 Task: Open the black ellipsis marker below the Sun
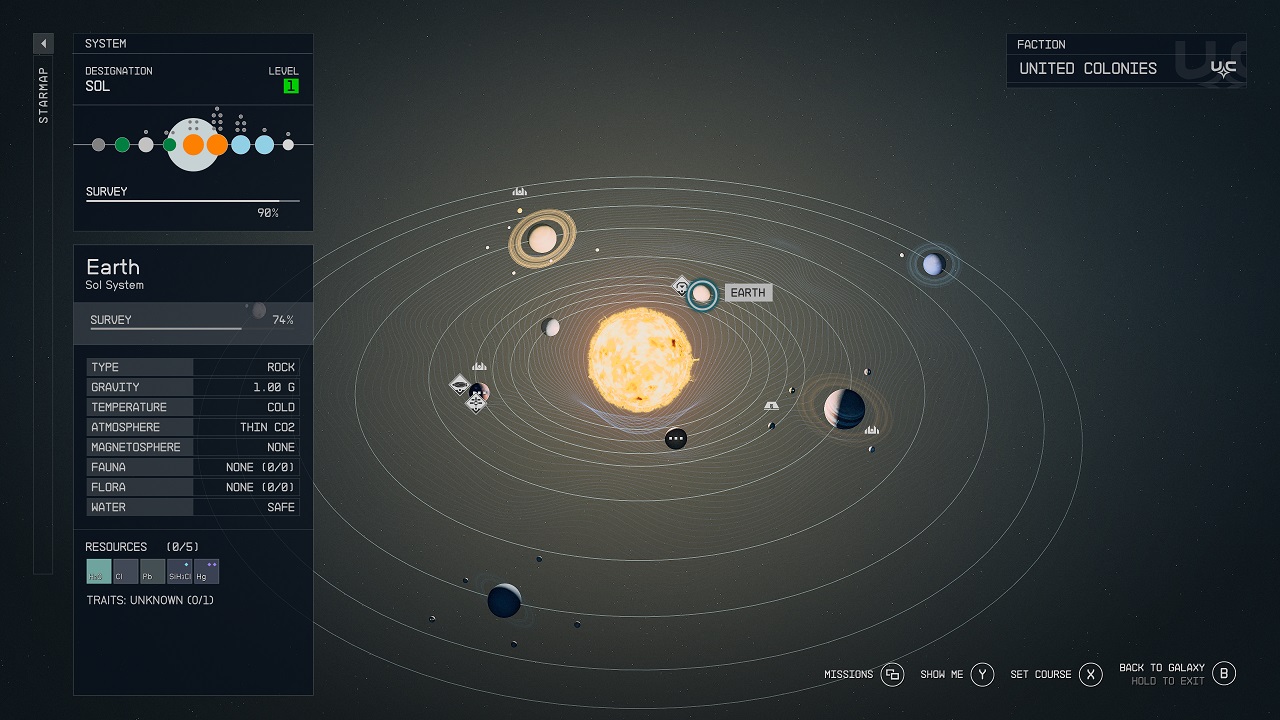676,438
